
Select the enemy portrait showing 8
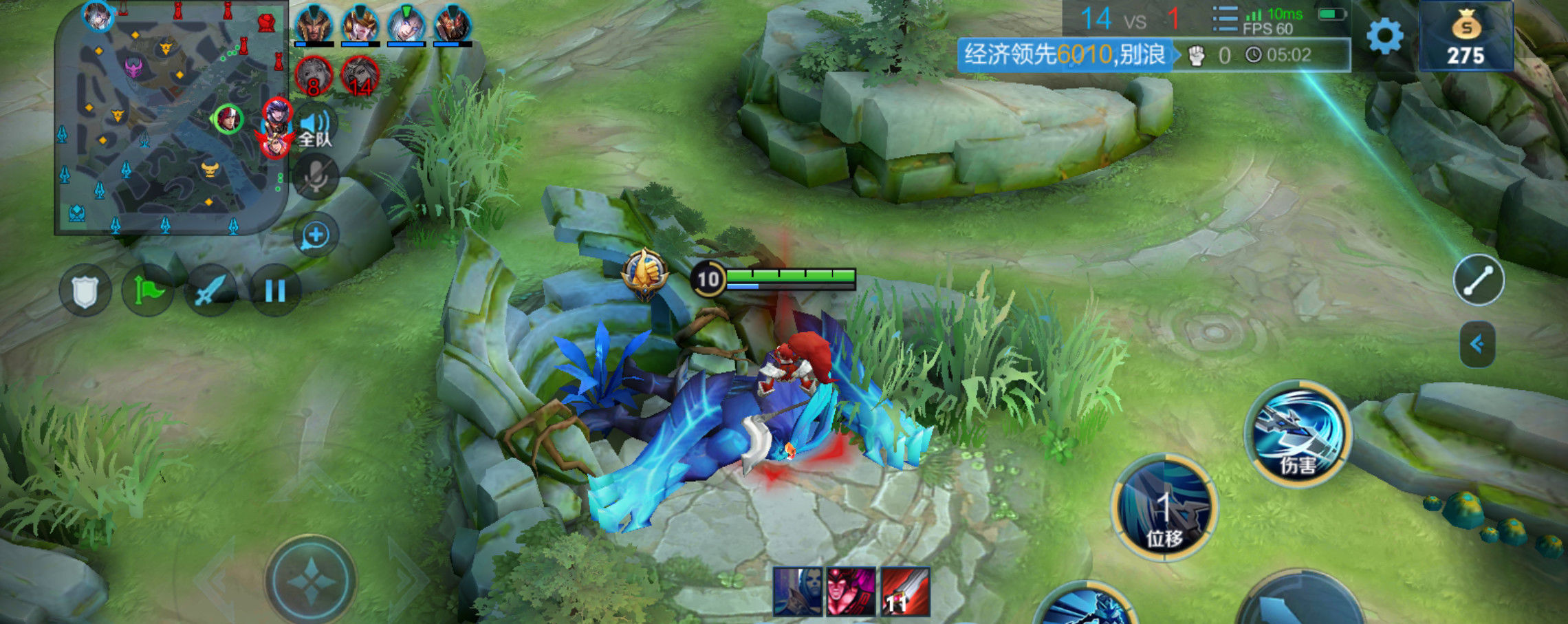point(314,76)
